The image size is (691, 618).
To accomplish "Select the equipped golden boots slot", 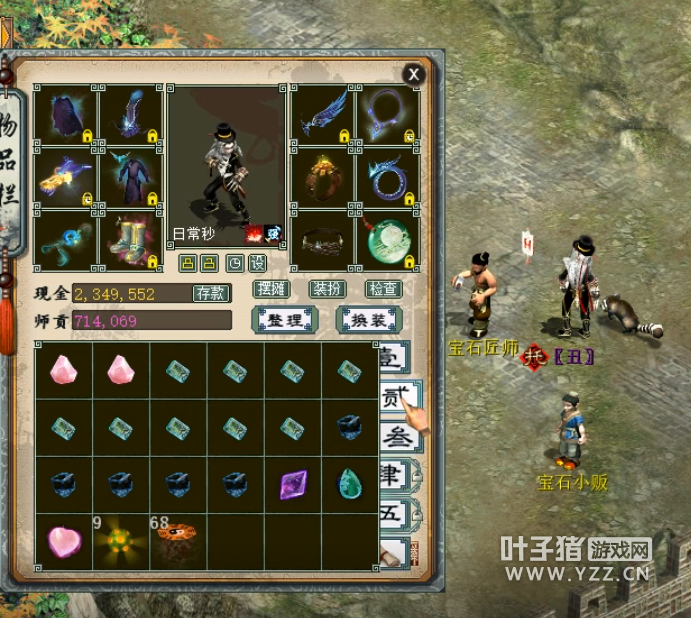I will pos(130,241).
